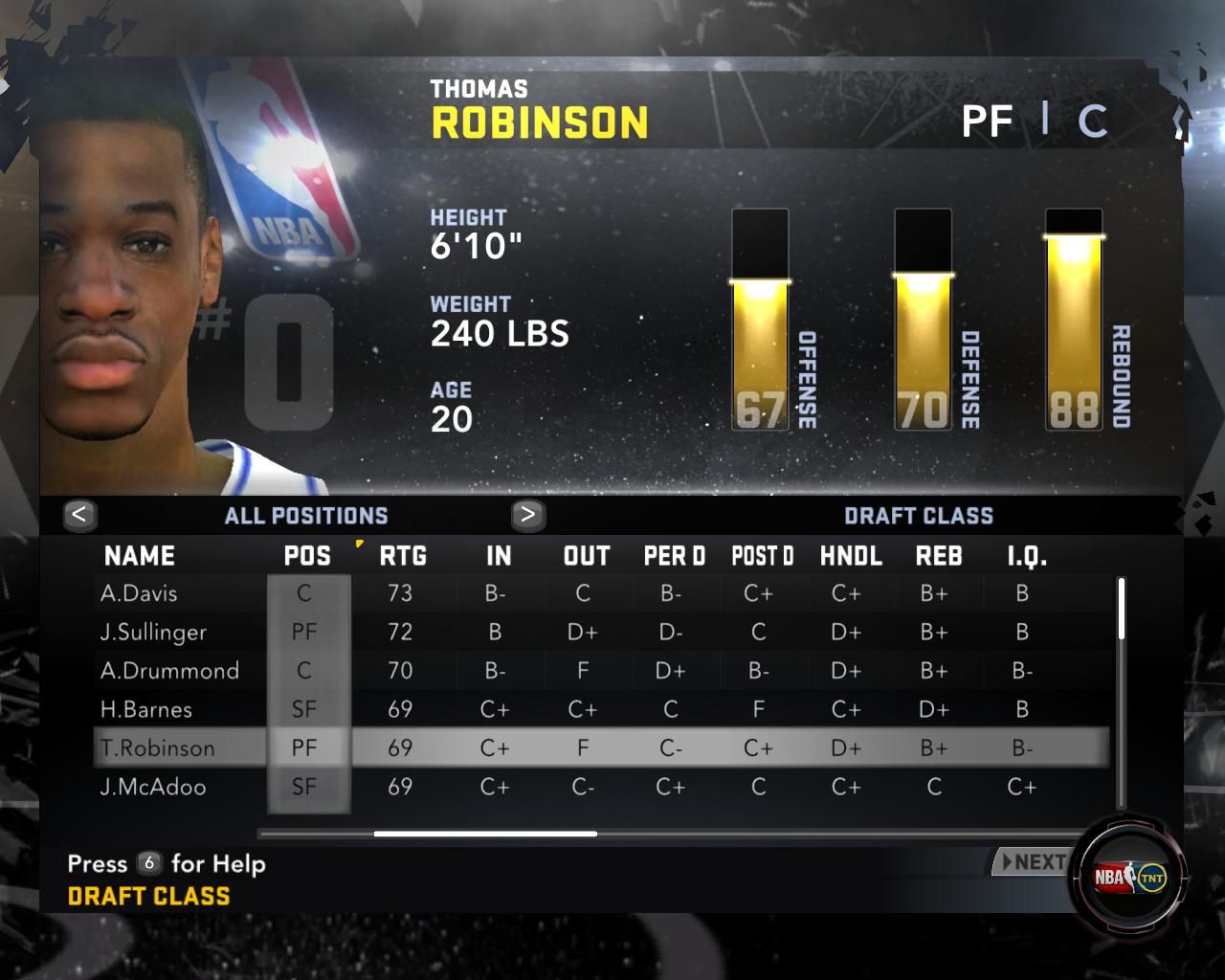Sort by the NAME column header

click(x=140, y=556)
